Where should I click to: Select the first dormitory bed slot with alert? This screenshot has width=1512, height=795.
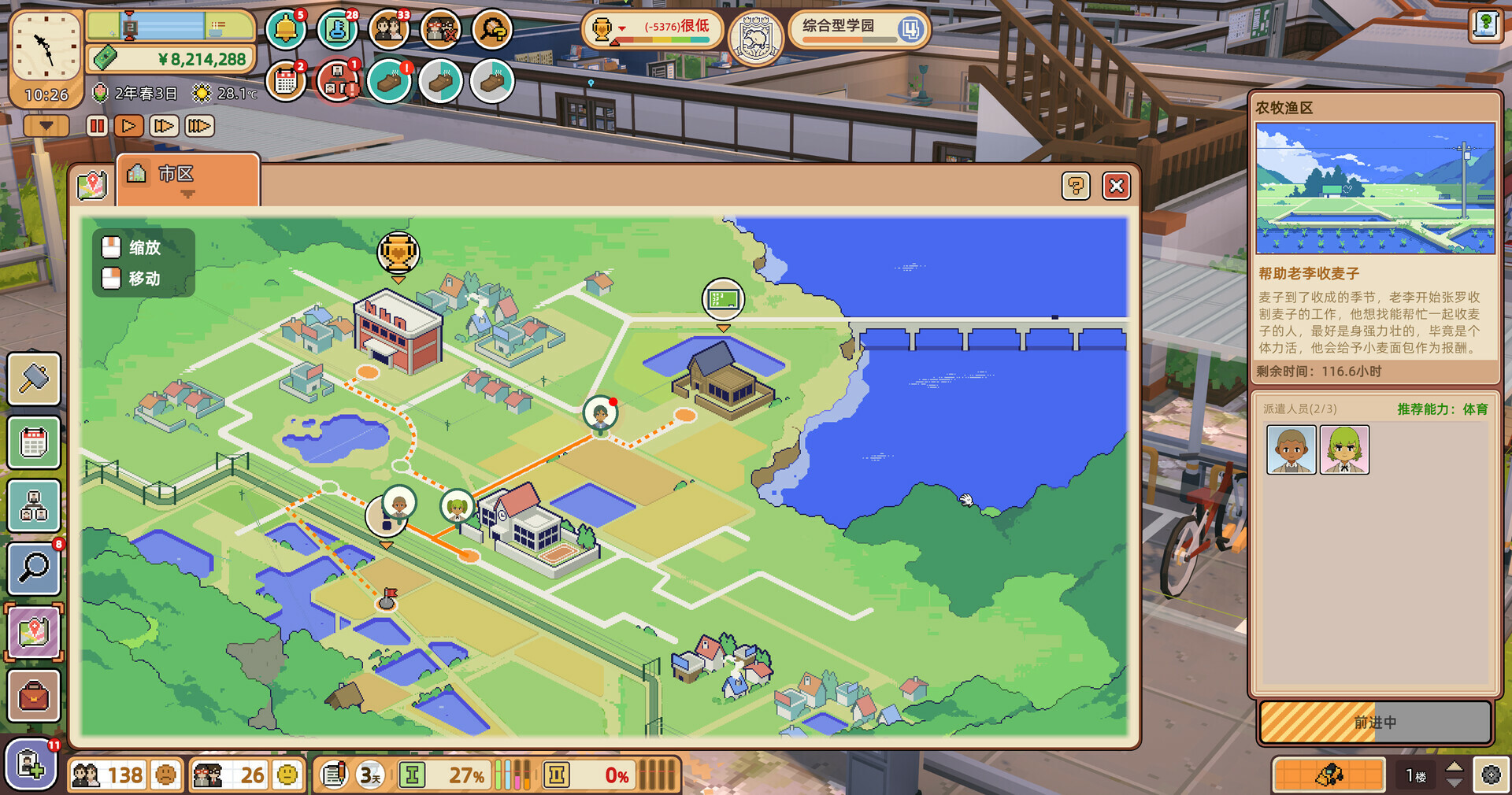[x=389, y=81]
